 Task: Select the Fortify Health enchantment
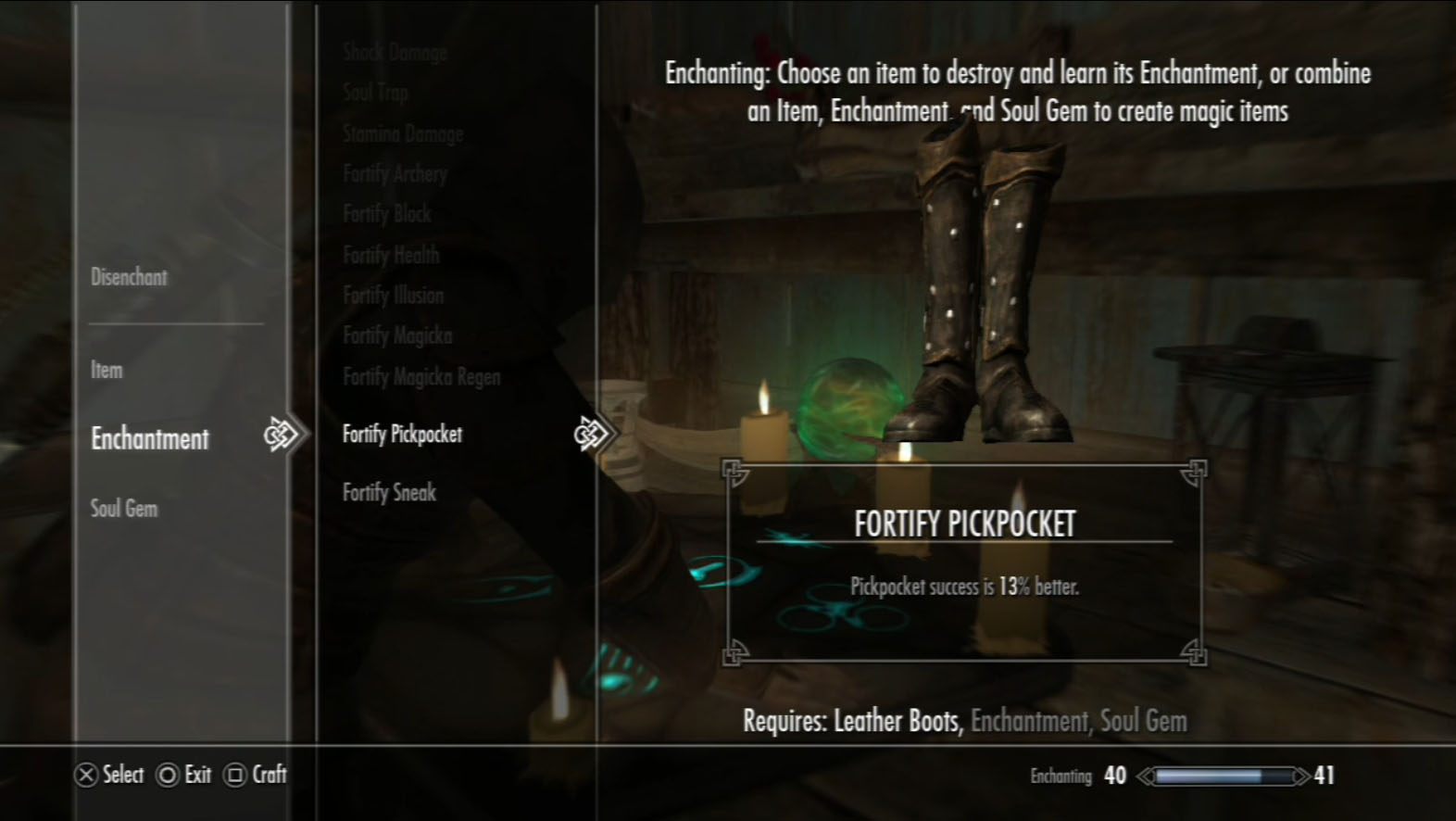pyautogui.click(x=391, y=255)
